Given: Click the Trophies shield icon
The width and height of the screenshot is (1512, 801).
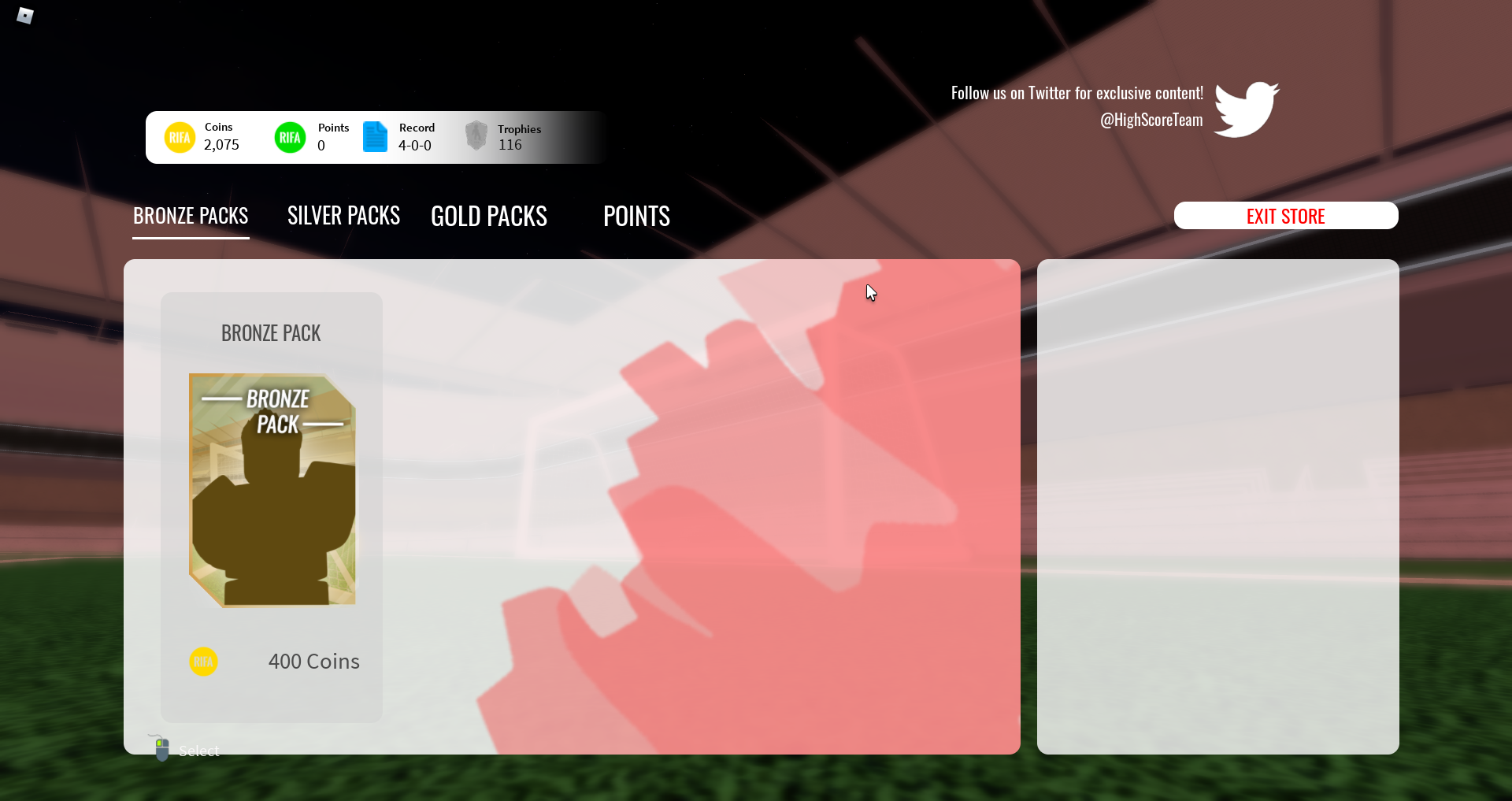Looking at the screenshot, I should [476, 135].
